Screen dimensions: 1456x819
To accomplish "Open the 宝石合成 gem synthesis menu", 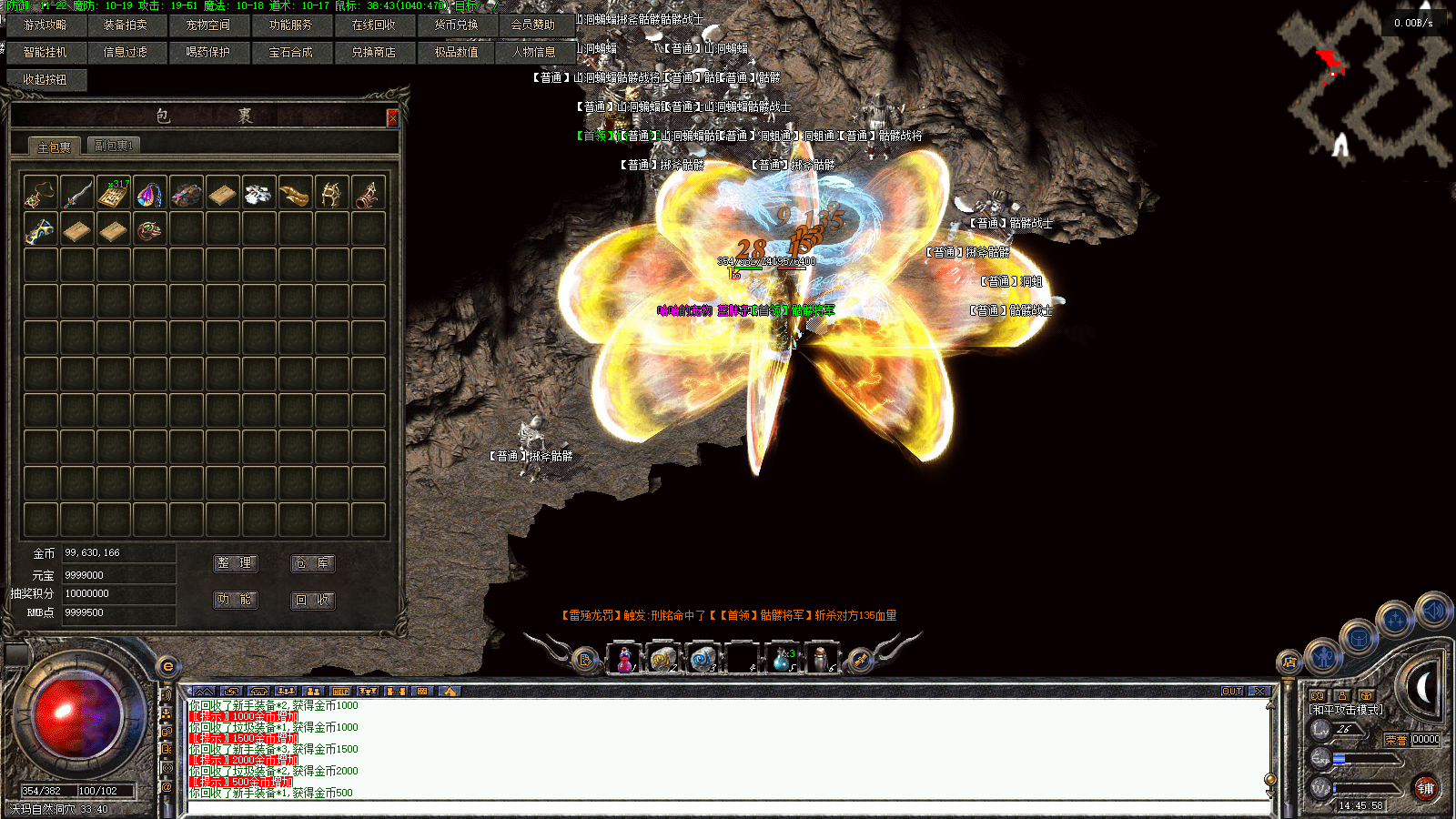I will click(291, 53).
